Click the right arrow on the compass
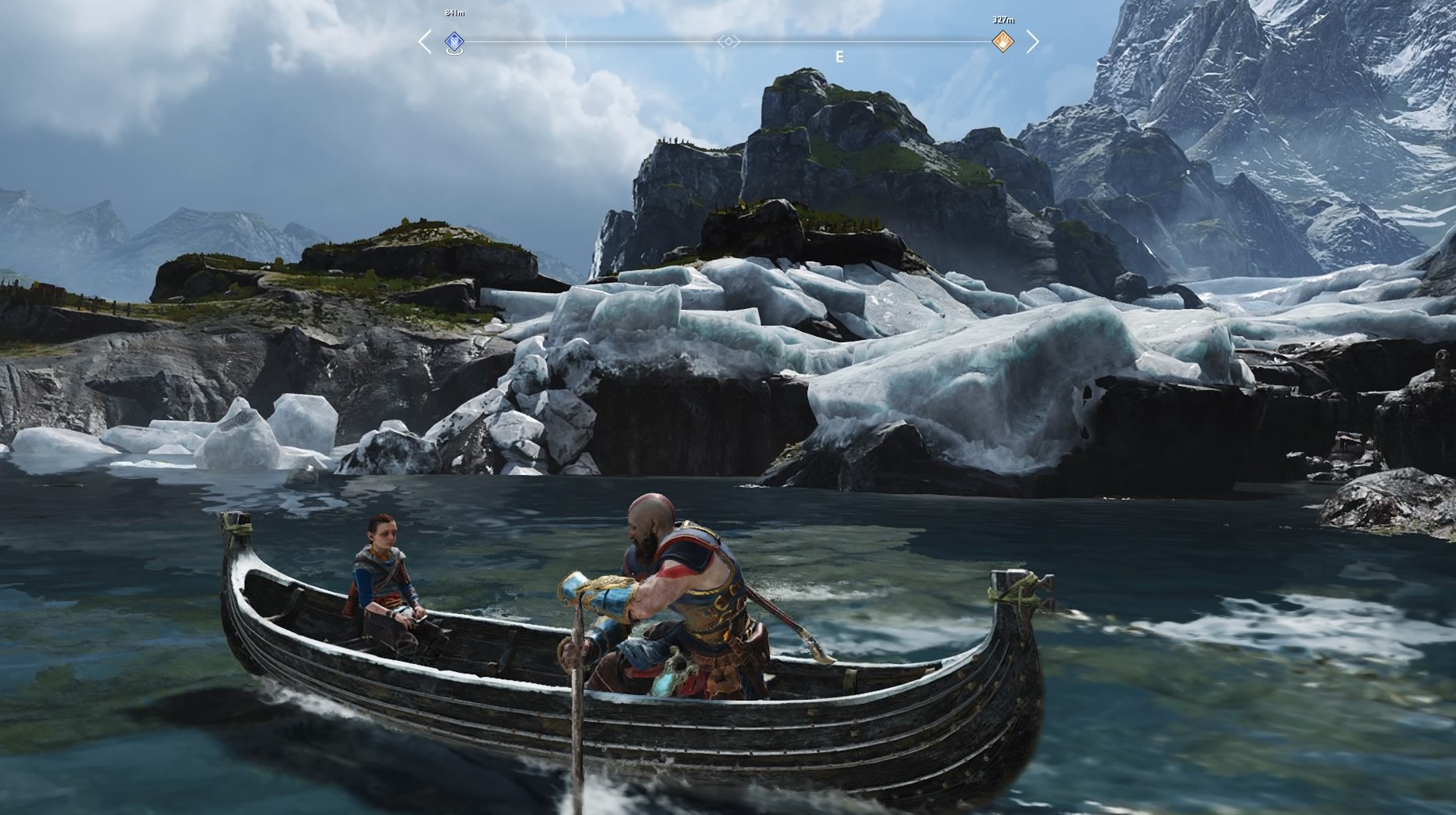Image resolution: width=1456 pixels, height=815 pixels. [x=1033, y=41]
